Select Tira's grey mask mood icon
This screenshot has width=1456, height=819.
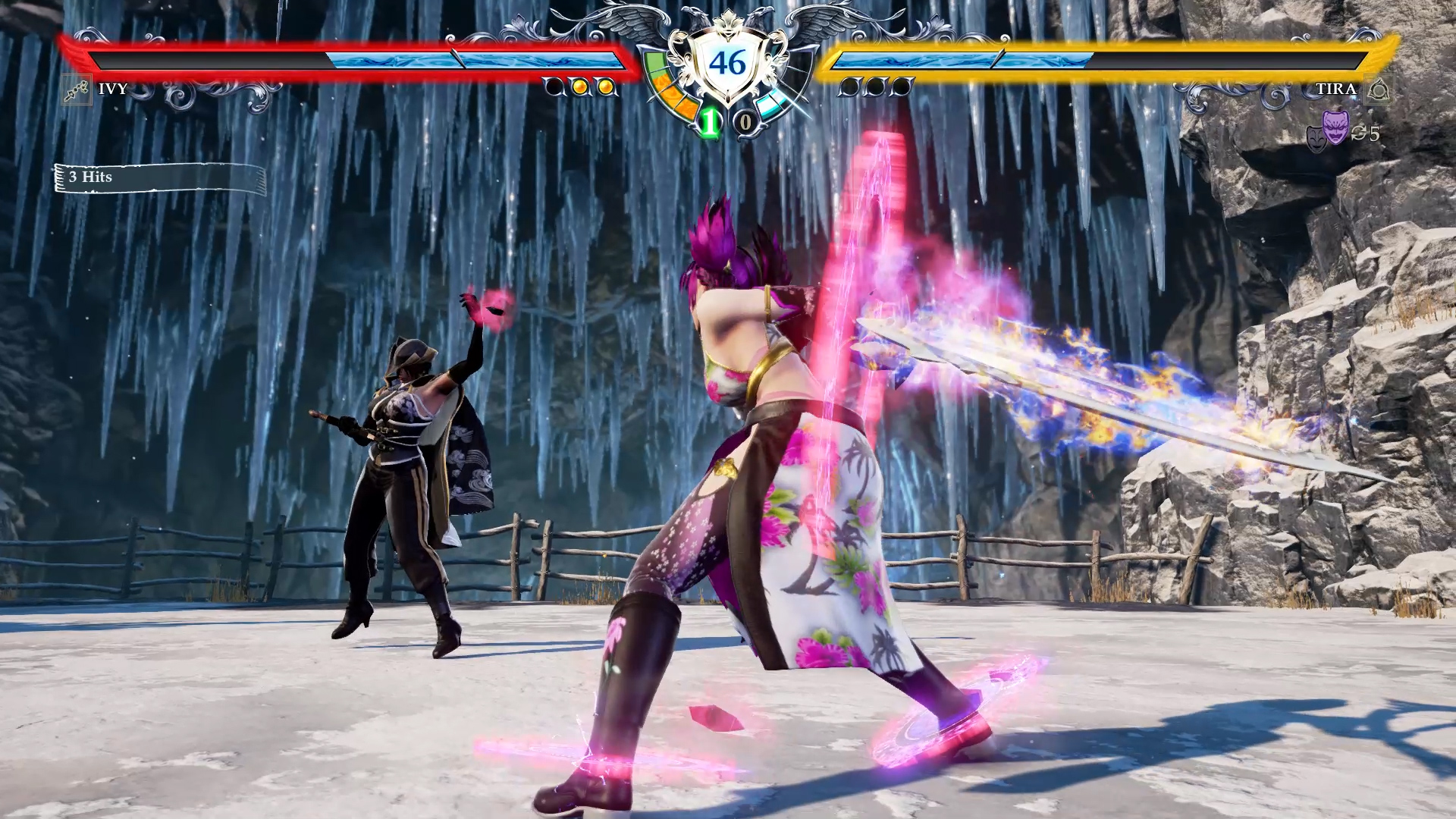click(x=1316, y=138)
